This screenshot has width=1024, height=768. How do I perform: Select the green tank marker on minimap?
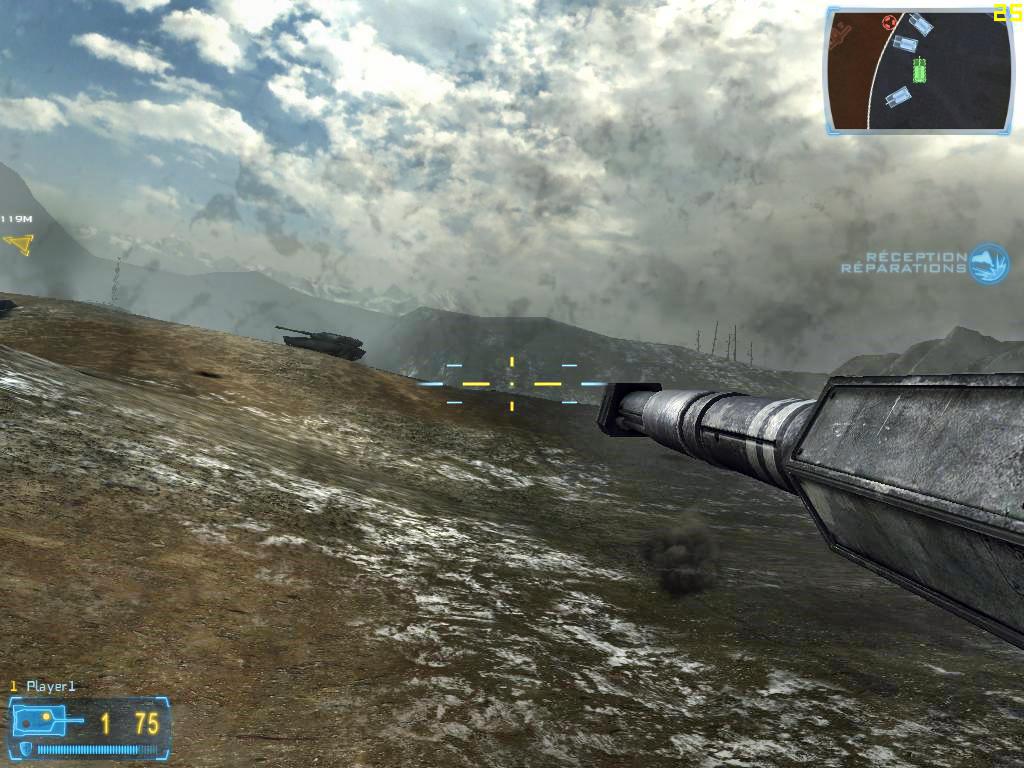pos(919,68)
